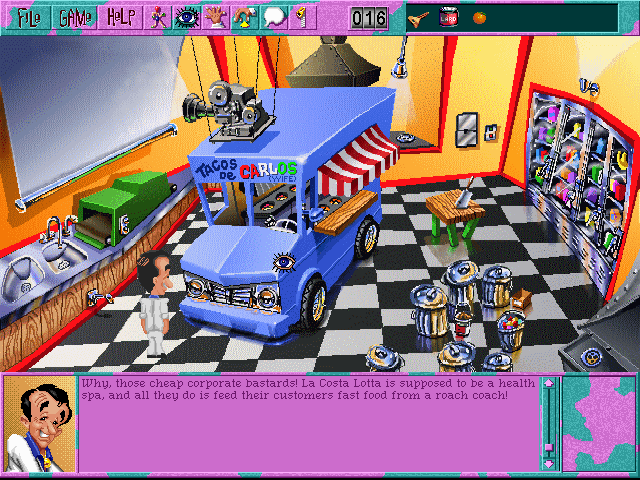Viewport: 640px width, 480px height.
Task: Click the message box scroll-down arrow
Action: 547,464
